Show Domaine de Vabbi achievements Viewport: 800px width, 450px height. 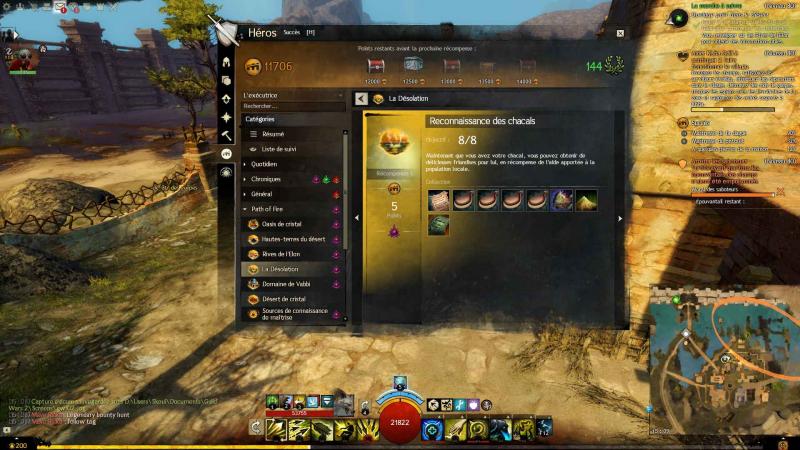click(x=286, y=284)
